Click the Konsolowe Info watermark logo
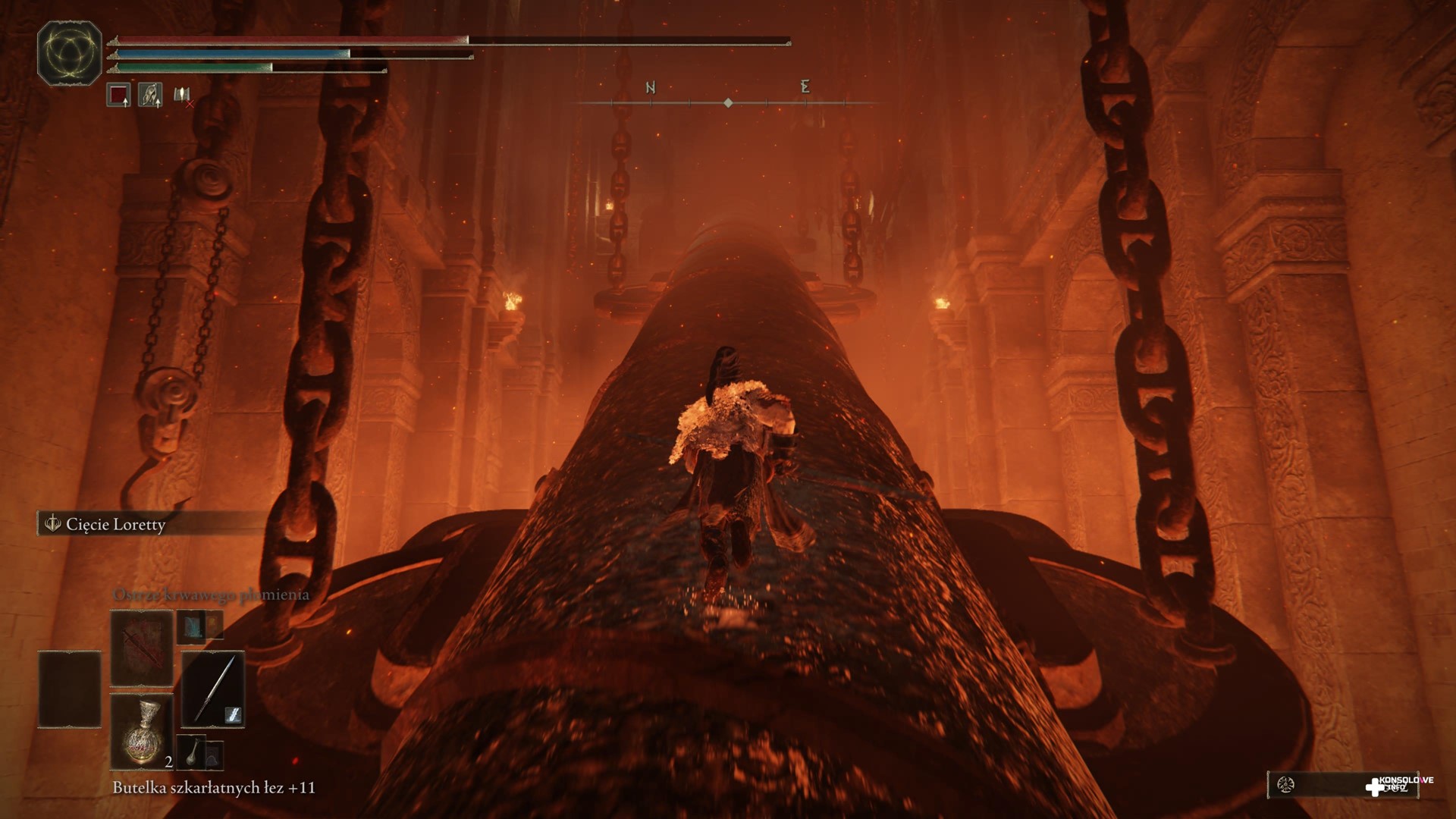Image resolution: width=1456 pixels, height=819 pixels. [1399, 785]
